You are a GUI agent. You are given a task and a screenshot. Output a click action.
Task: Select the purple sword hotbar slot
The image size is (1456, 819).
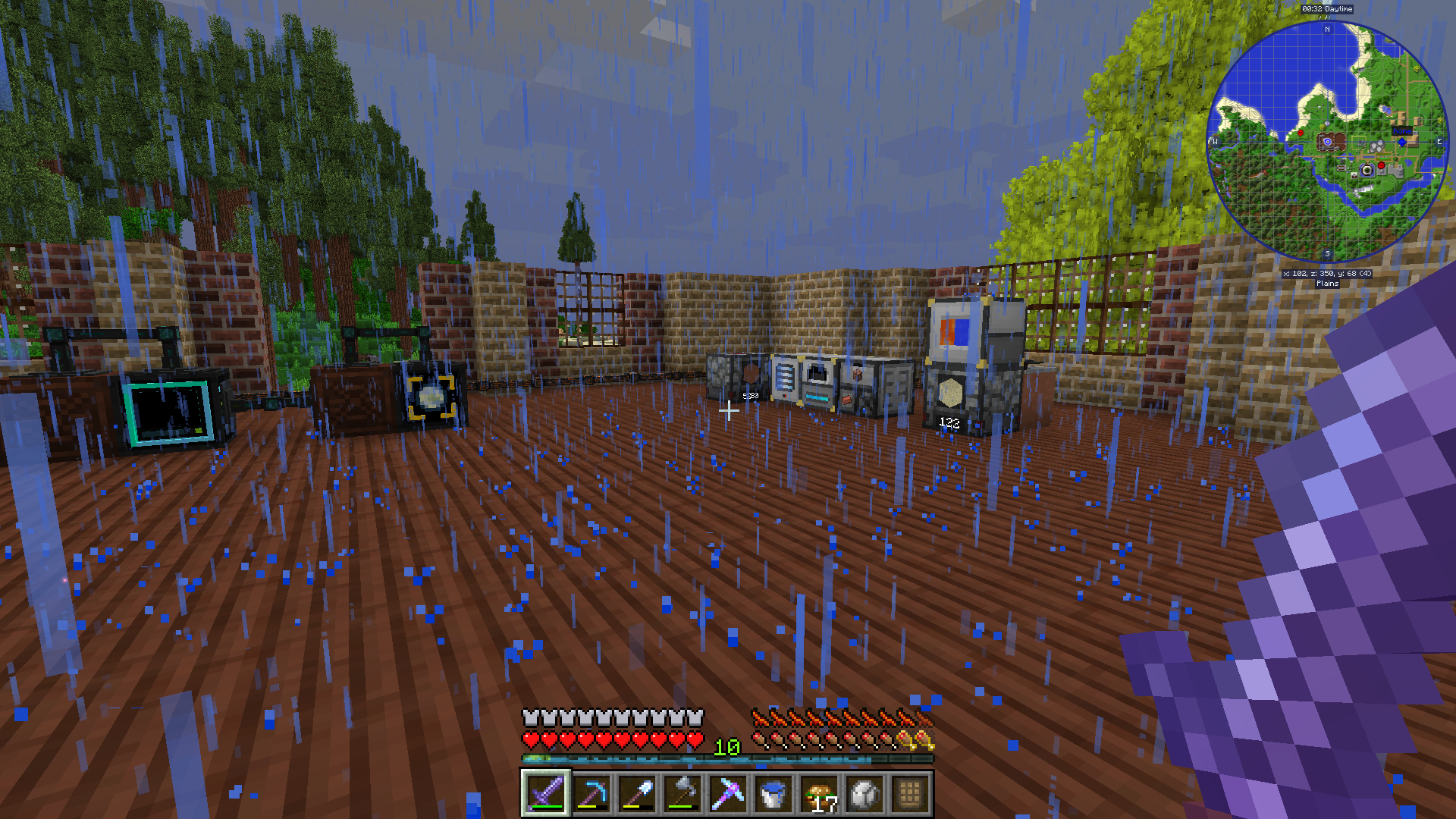point(545,794)
